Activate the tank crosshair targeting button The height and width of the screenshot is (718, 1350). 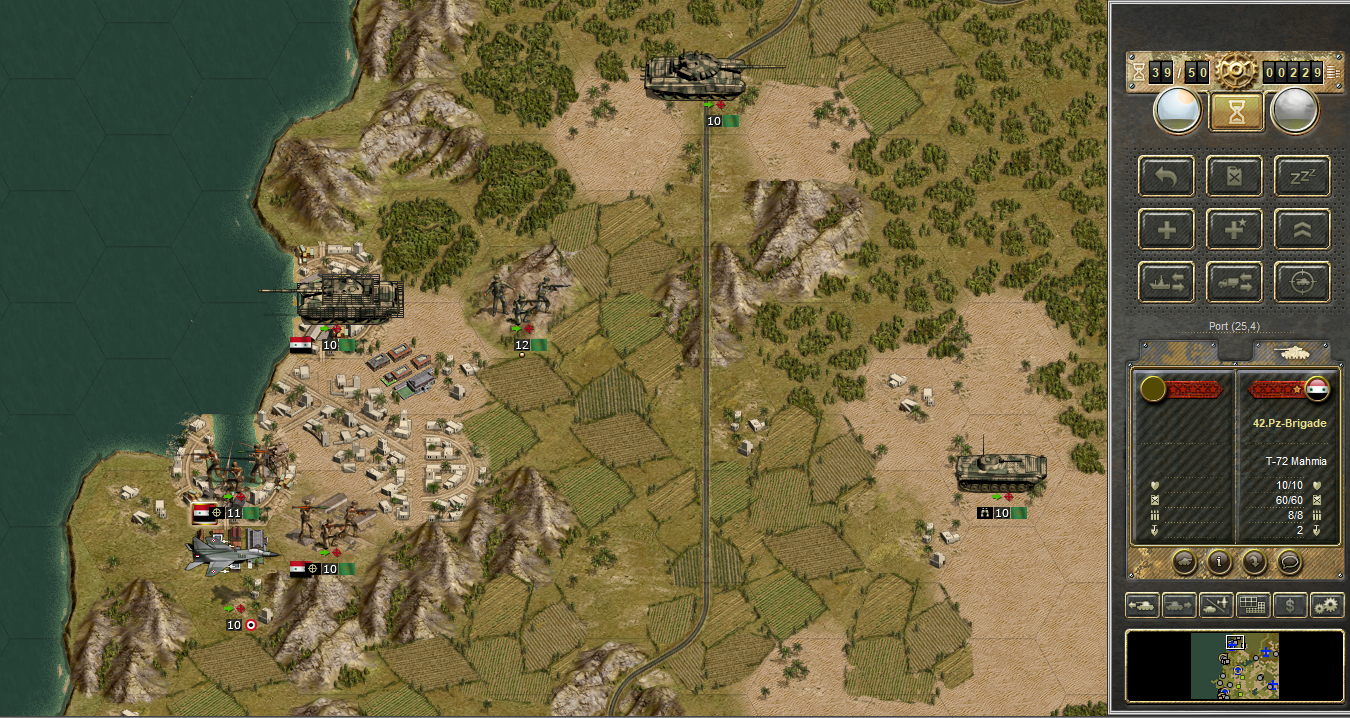point(1302,283)
